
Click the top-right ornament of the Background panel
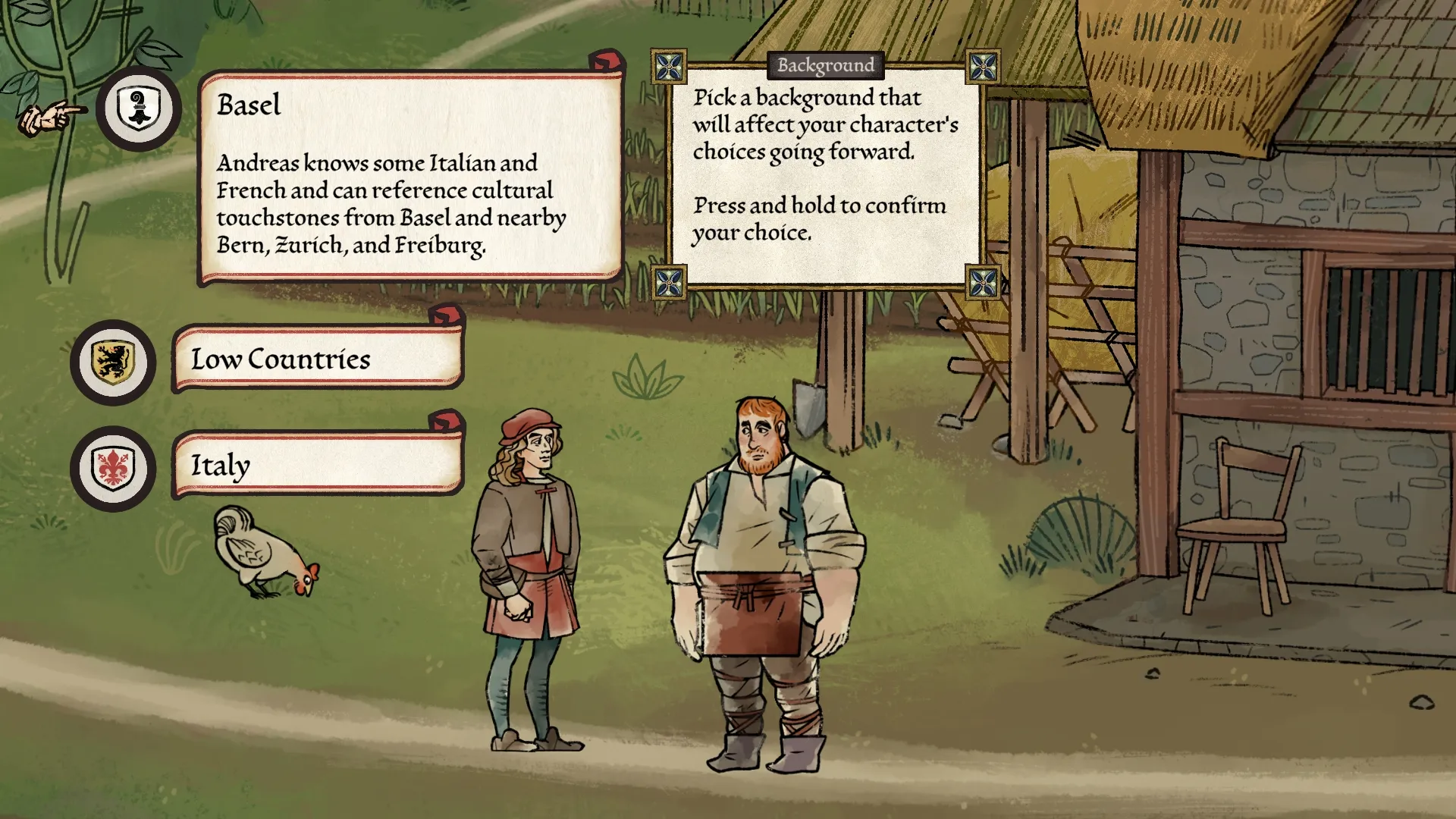pos(982,67)
